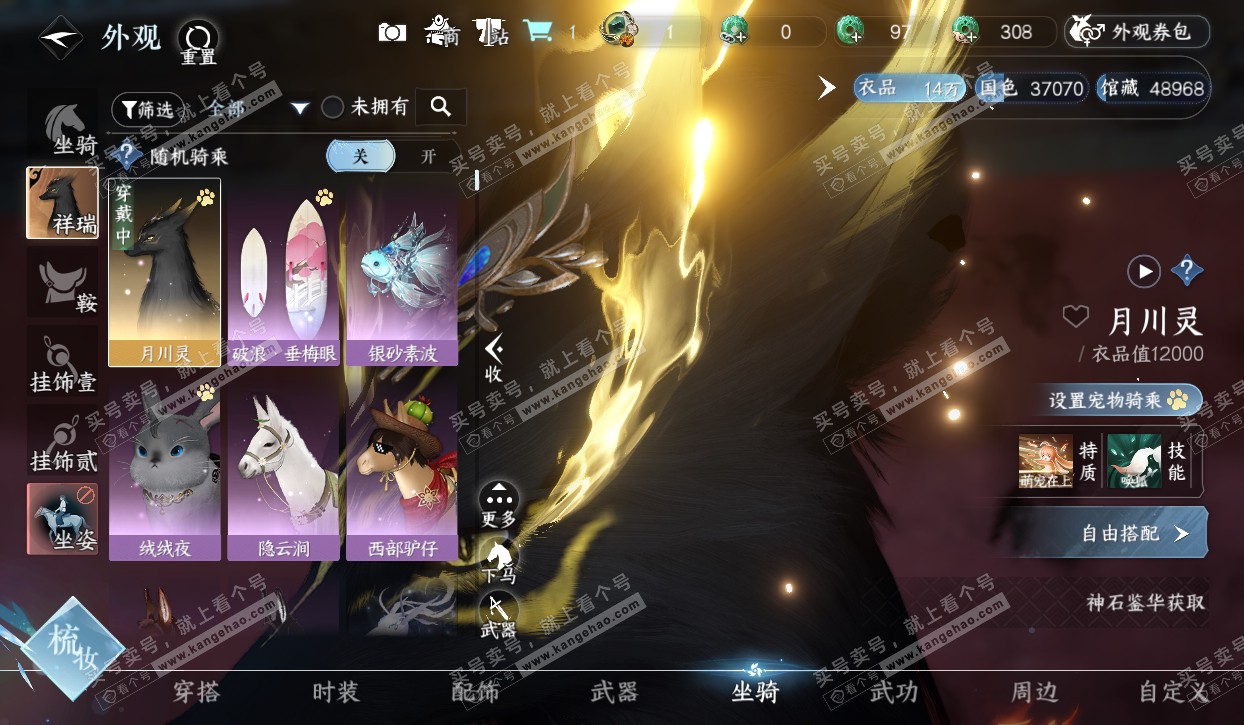
Task: Open the 筛选 filter
Action: tap(147, 108)
